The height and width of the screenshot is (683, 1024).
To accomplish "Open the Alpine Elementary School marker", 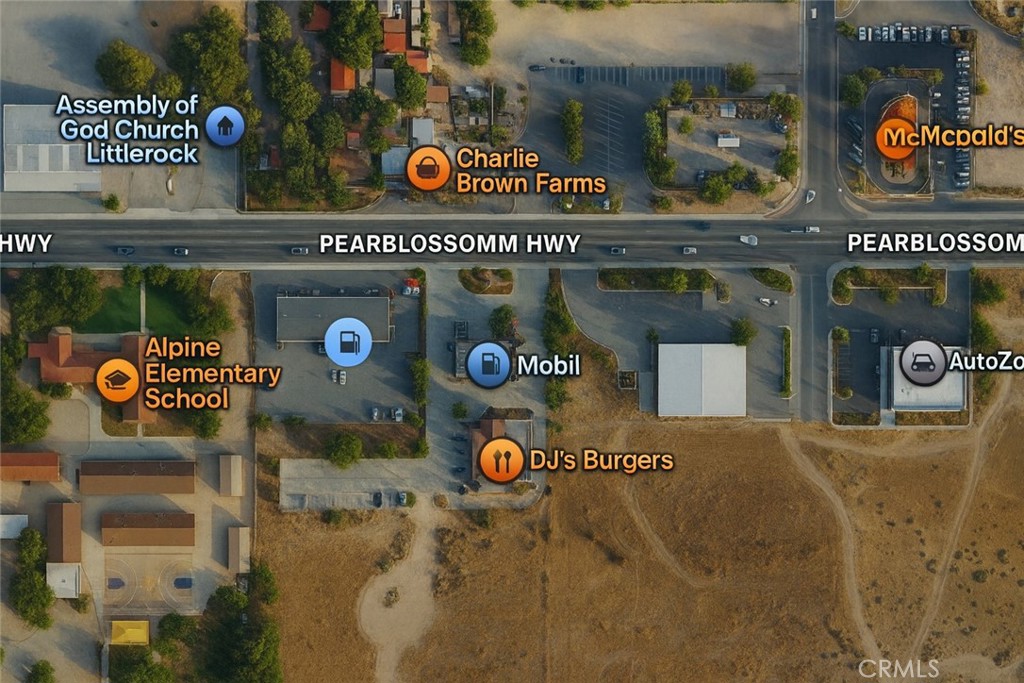I will [118, 380].
